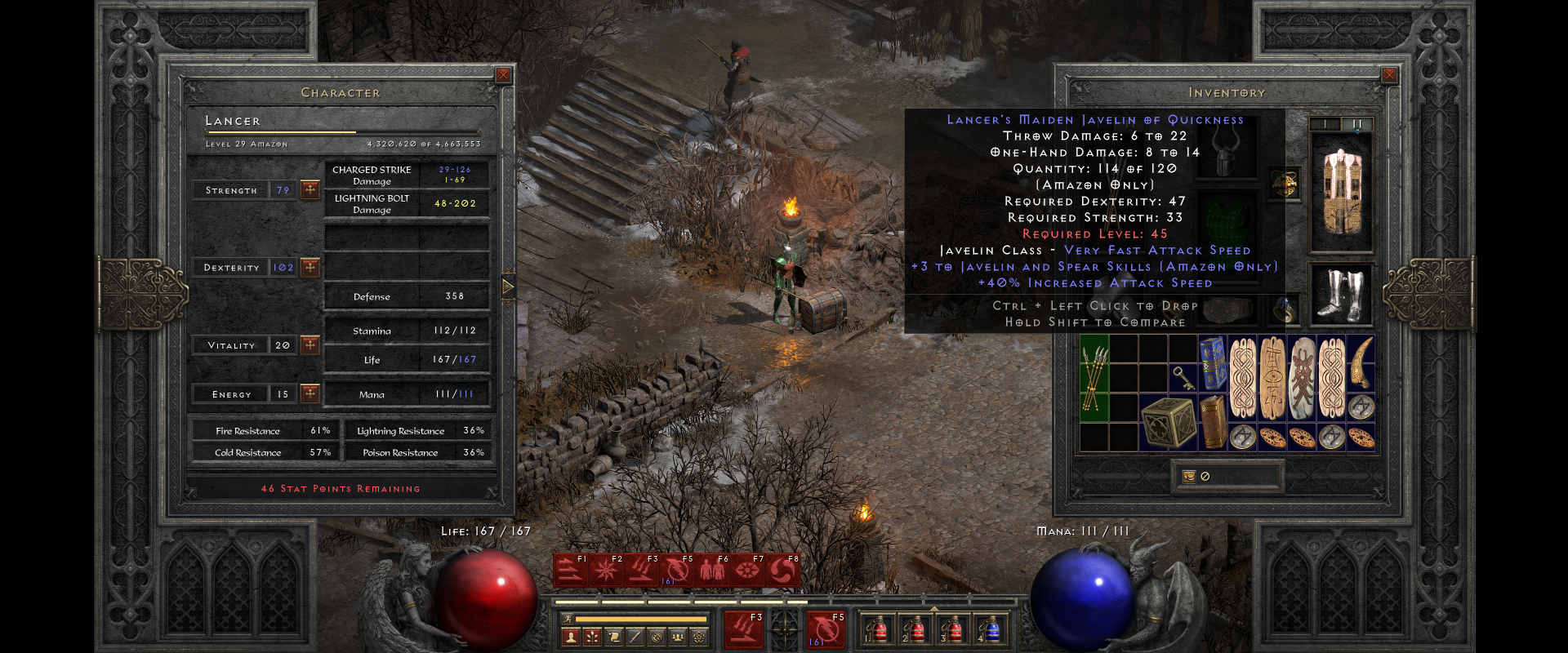1568x653 pixels.
Task: Toggle run/walk mode
Action: 568,619
